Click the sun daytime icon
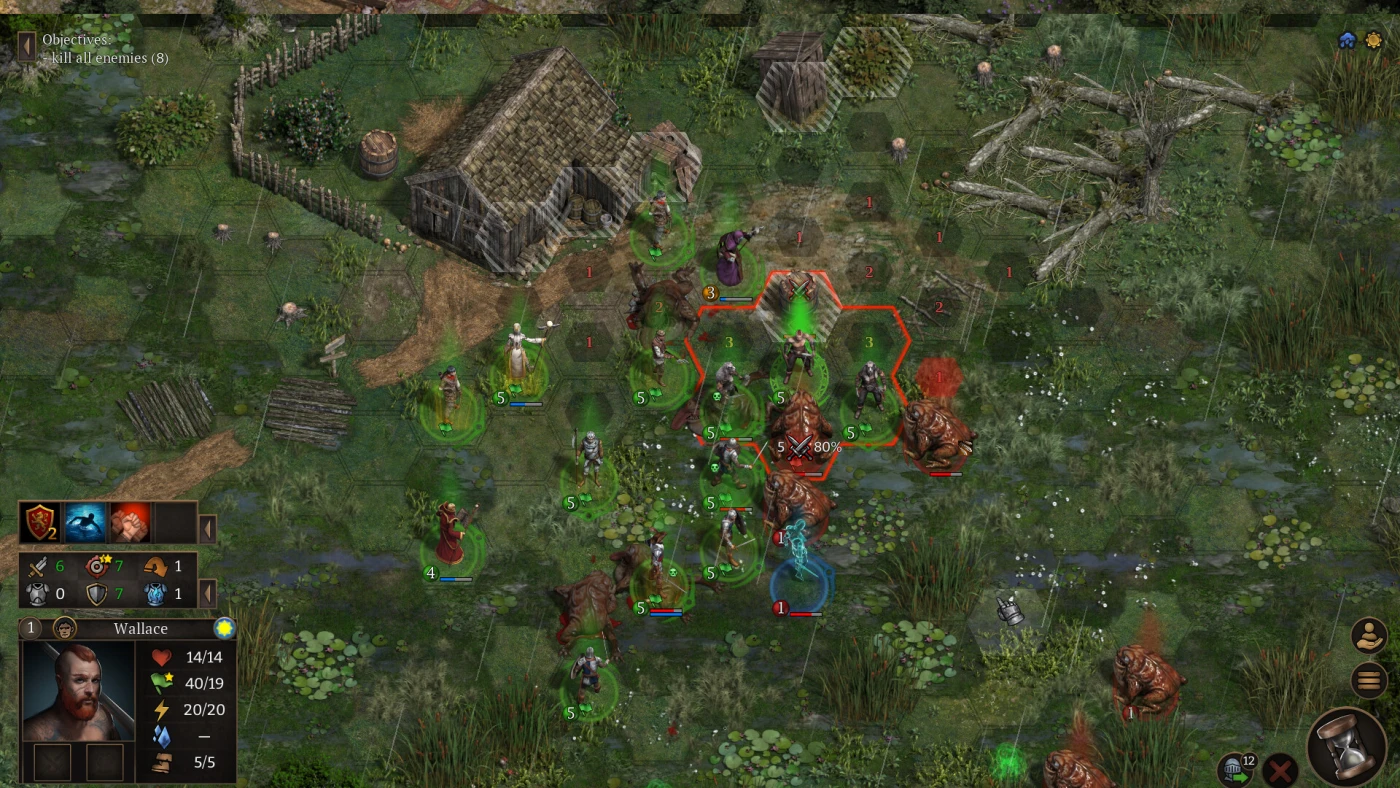The height and width of the screenshot is (788, 1400). point(1372,40)
